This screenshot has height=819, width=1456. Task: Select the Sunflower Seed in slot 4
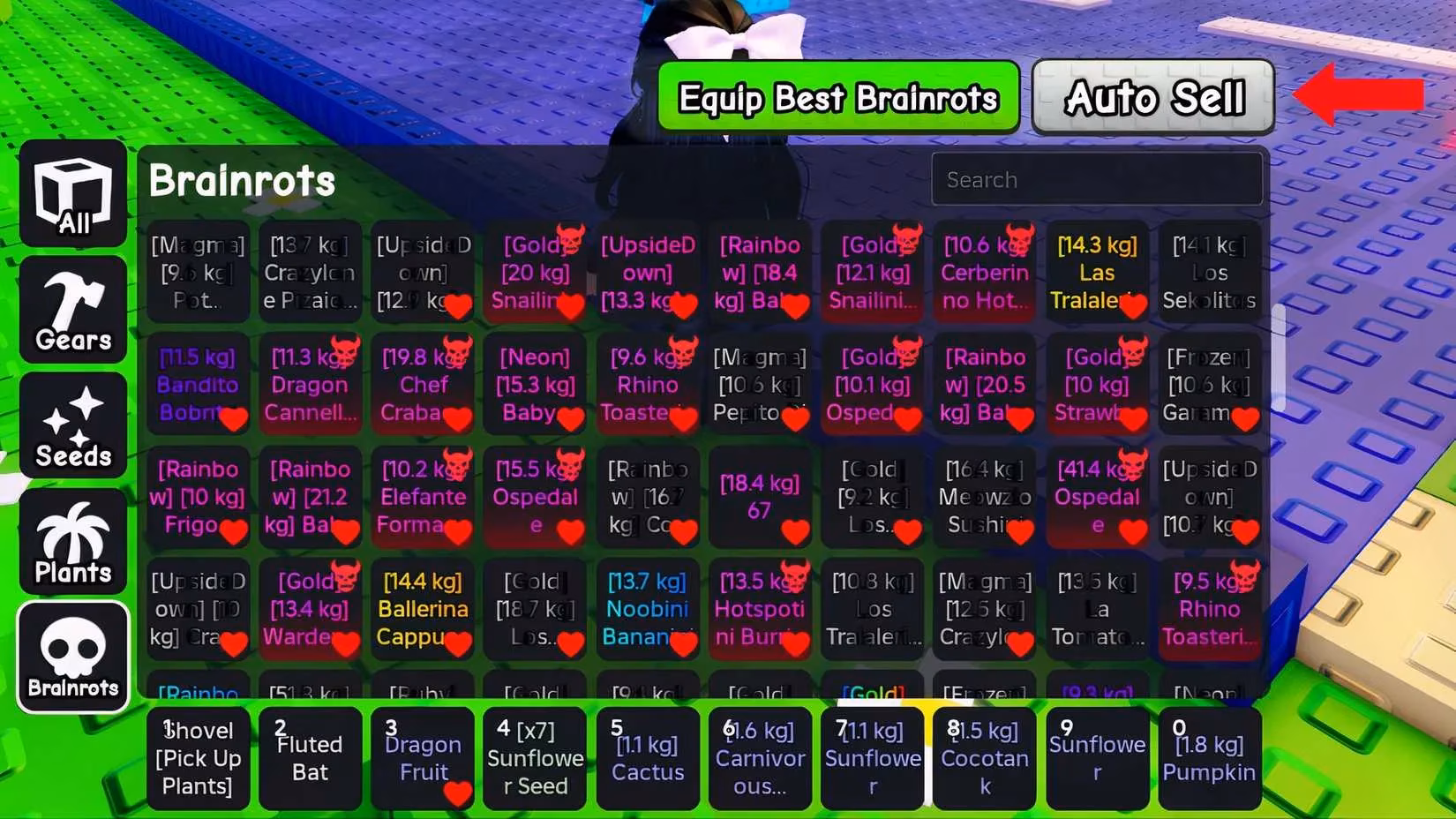535,757
